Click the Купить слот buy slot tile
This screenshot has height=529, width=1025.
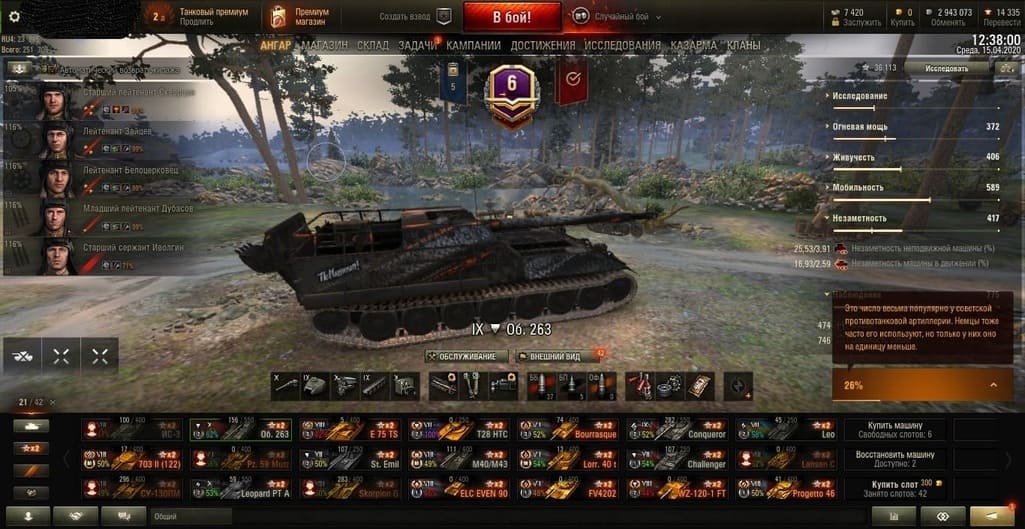(897, 488)
